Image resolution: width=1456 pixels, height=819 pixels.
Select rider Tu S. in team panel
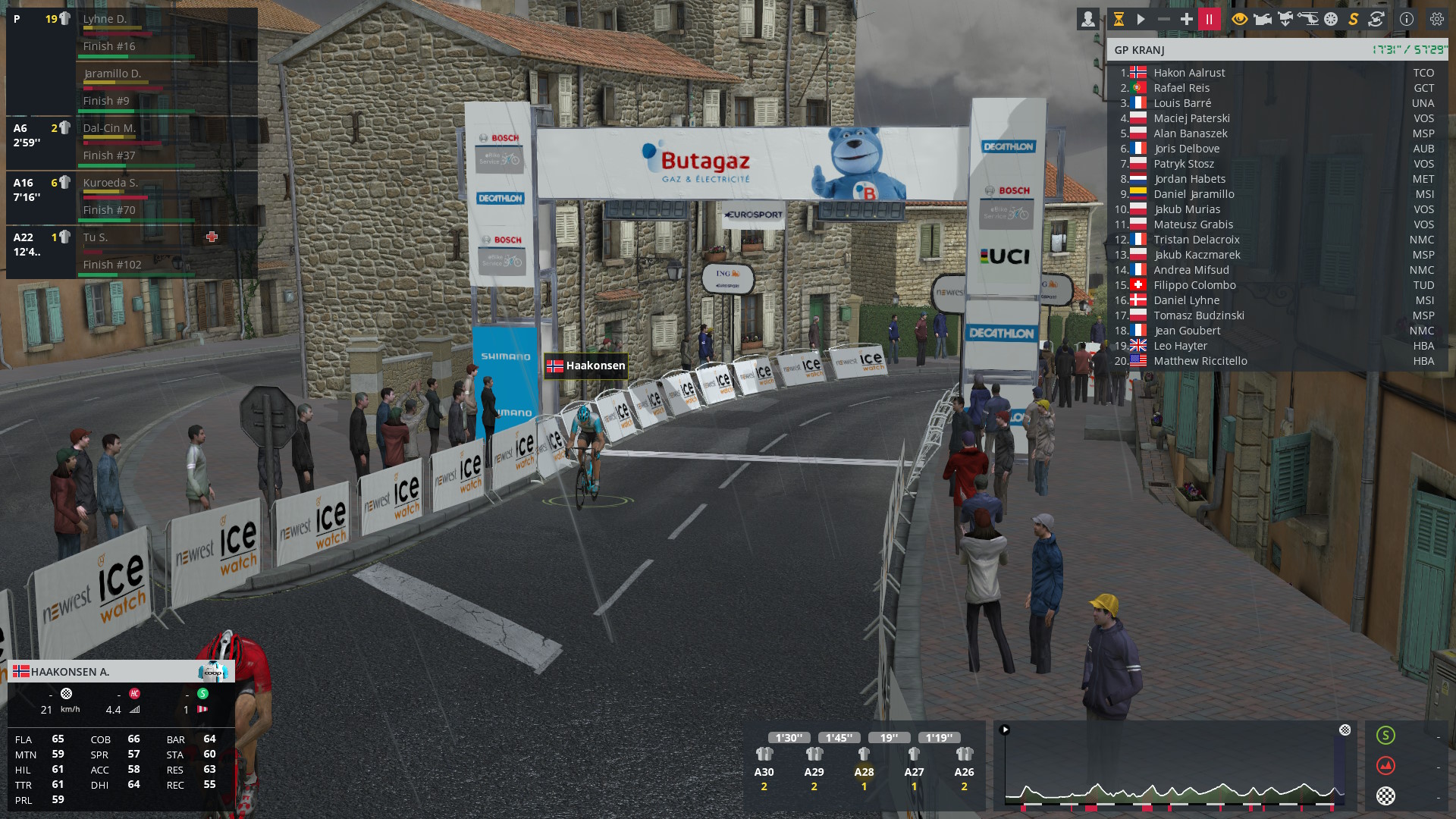point(96,237)
